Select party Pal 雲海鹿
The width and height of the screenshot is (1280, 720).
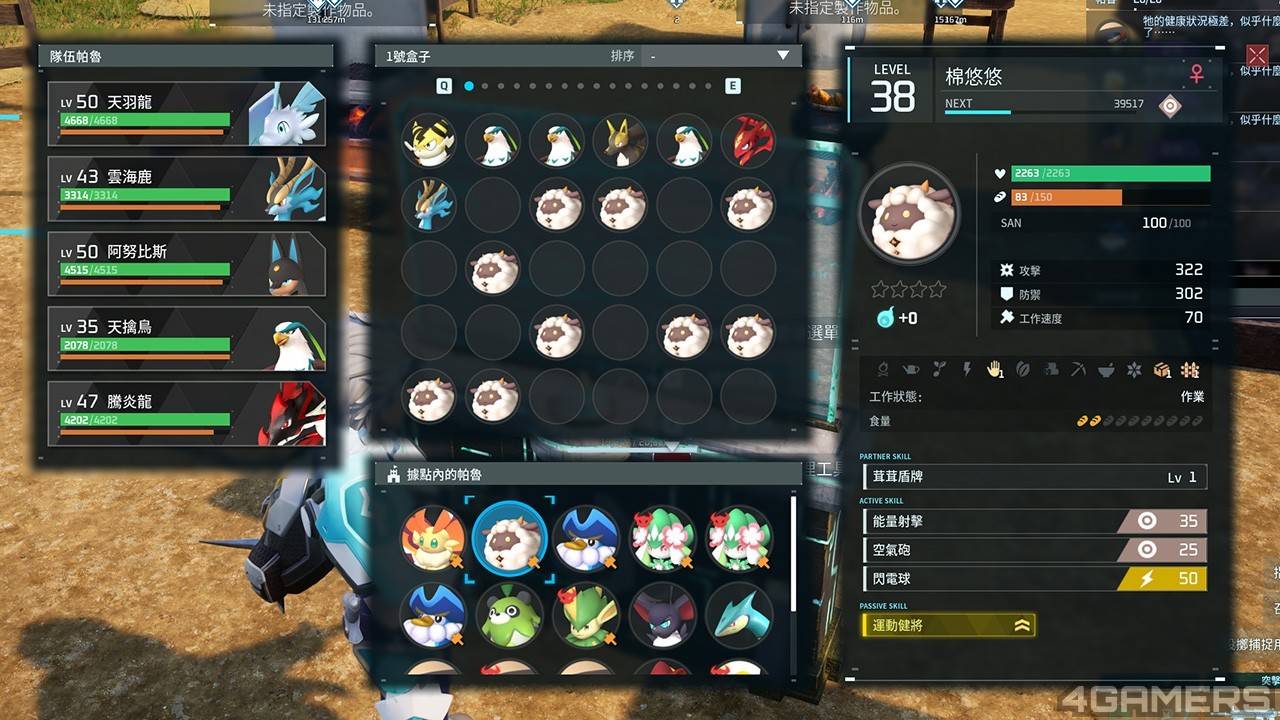click(x=186, y=189)
